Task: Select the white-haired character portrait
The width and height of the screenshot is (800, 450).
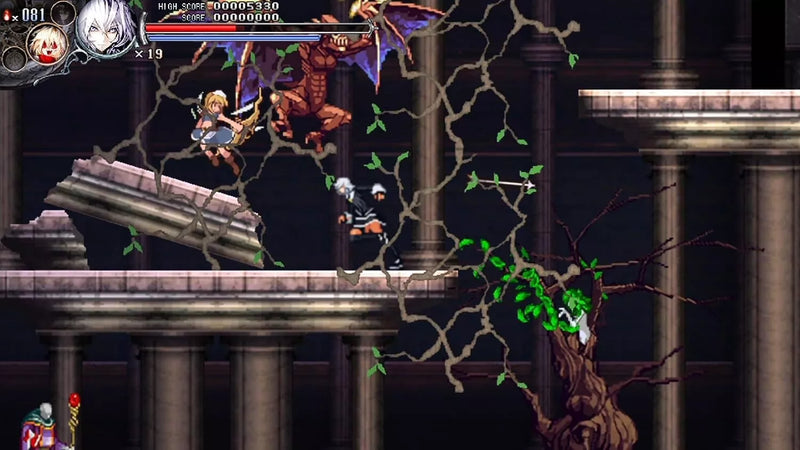Action: pyautogui.click(x=106, y=24)
